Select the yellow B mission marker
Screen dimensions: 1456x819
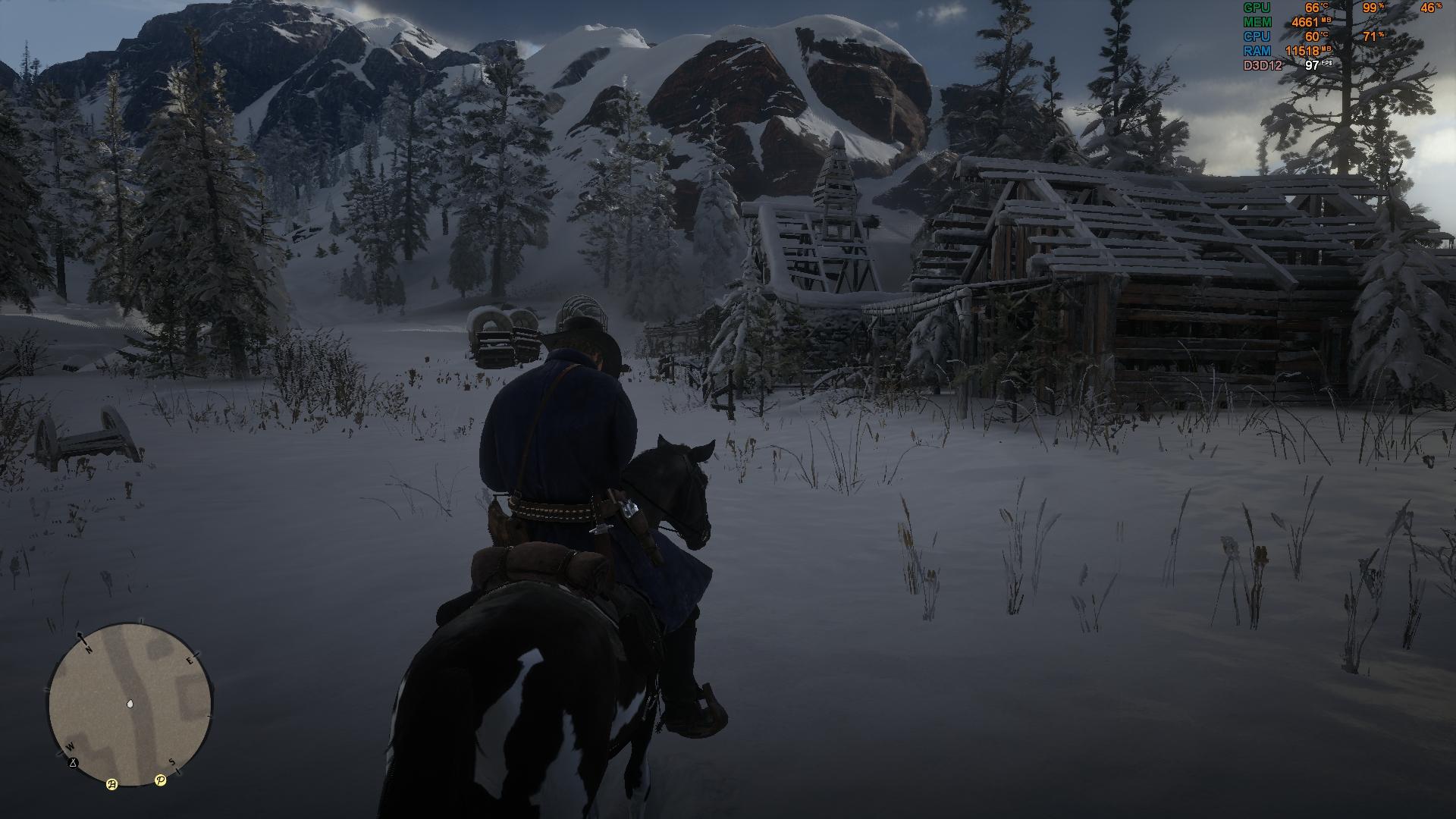click(112, 785)
